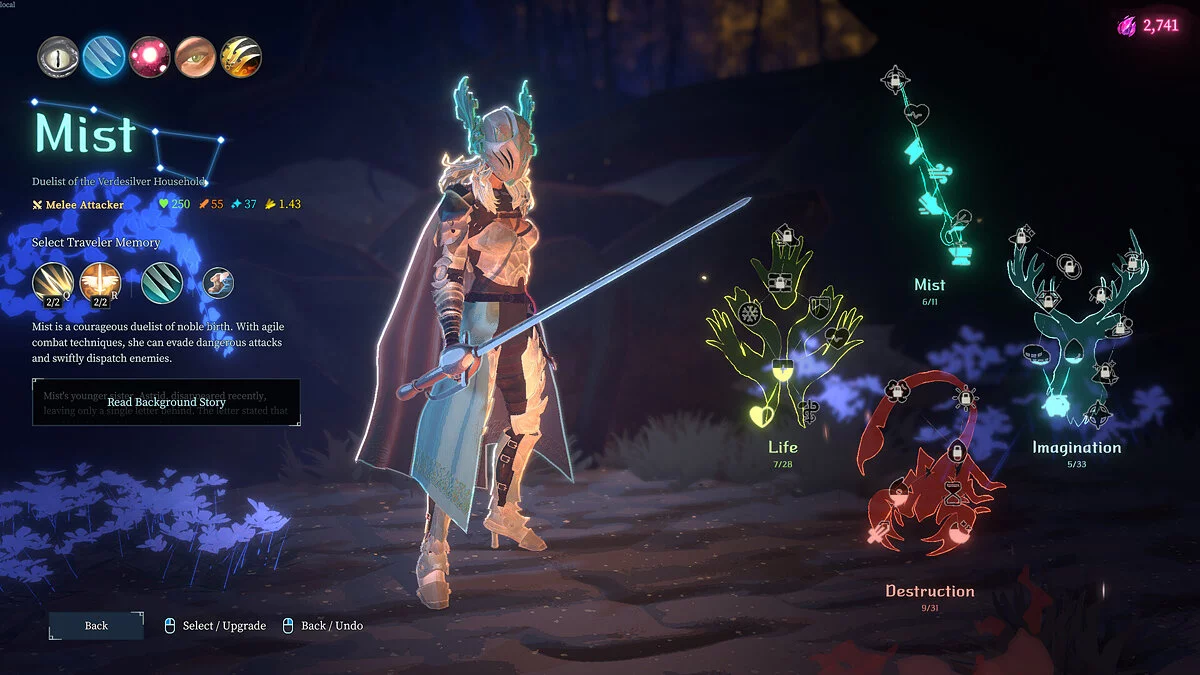
Task: Go back with the Back button
Action: 96,626
